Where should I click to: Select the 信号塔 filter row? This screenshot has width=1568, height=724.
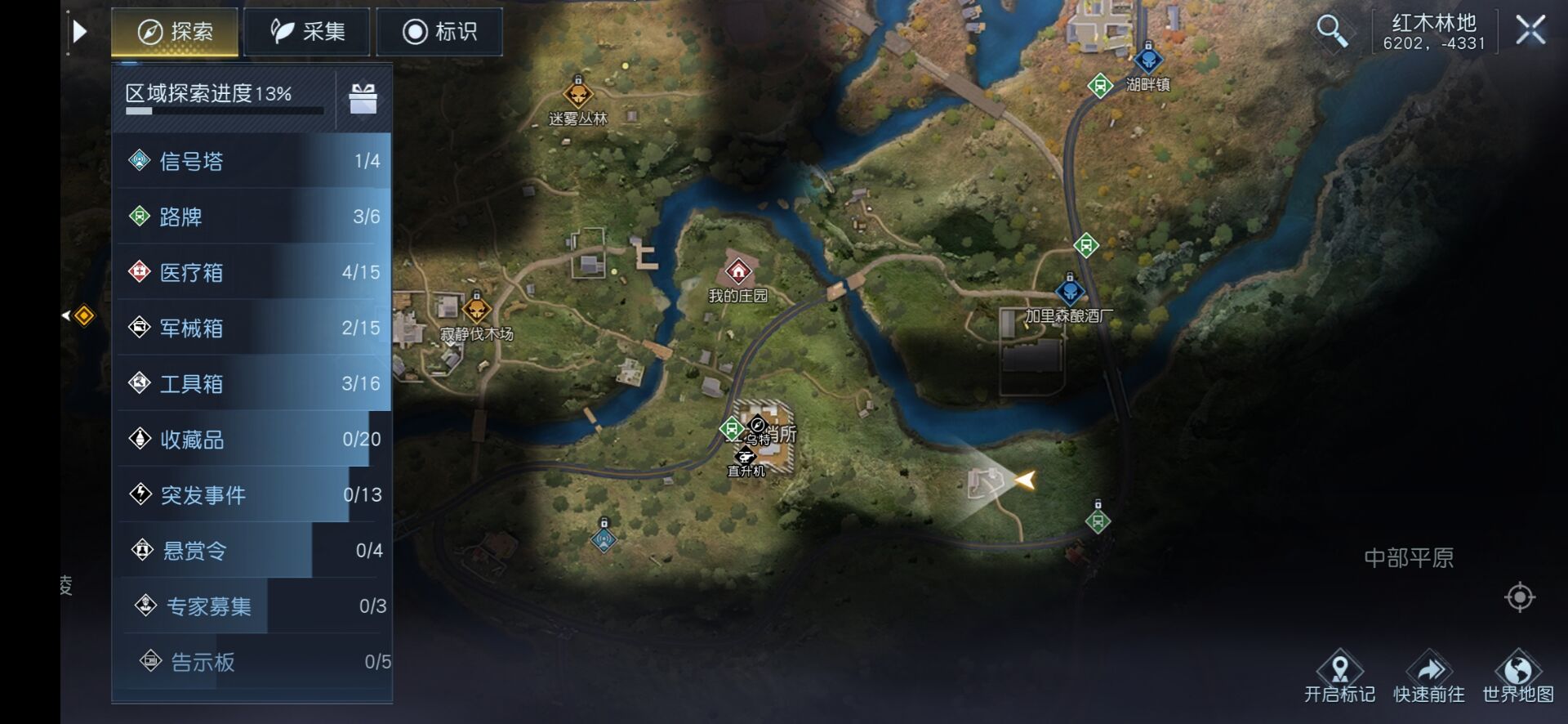(x=253, y=161)
